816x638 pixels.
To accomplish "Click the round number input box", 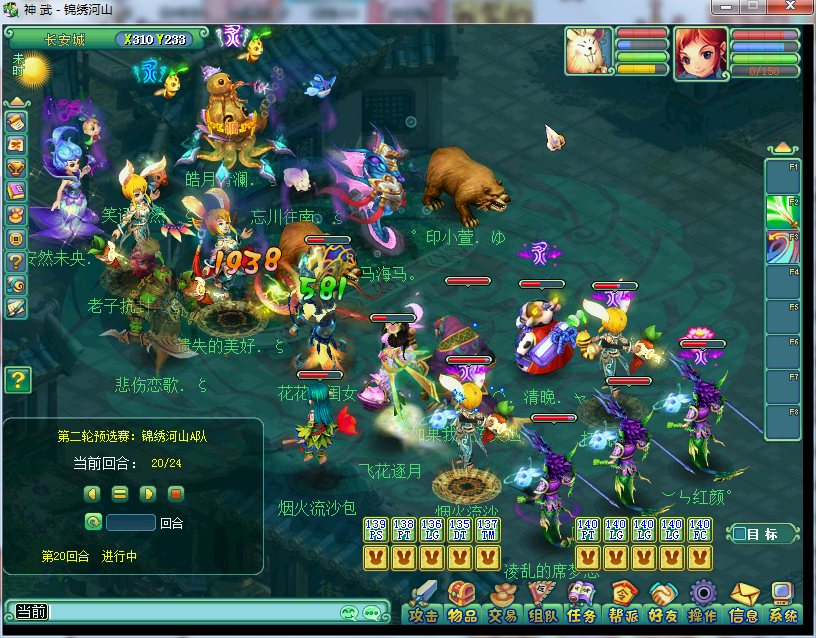I will click(131, 522).
